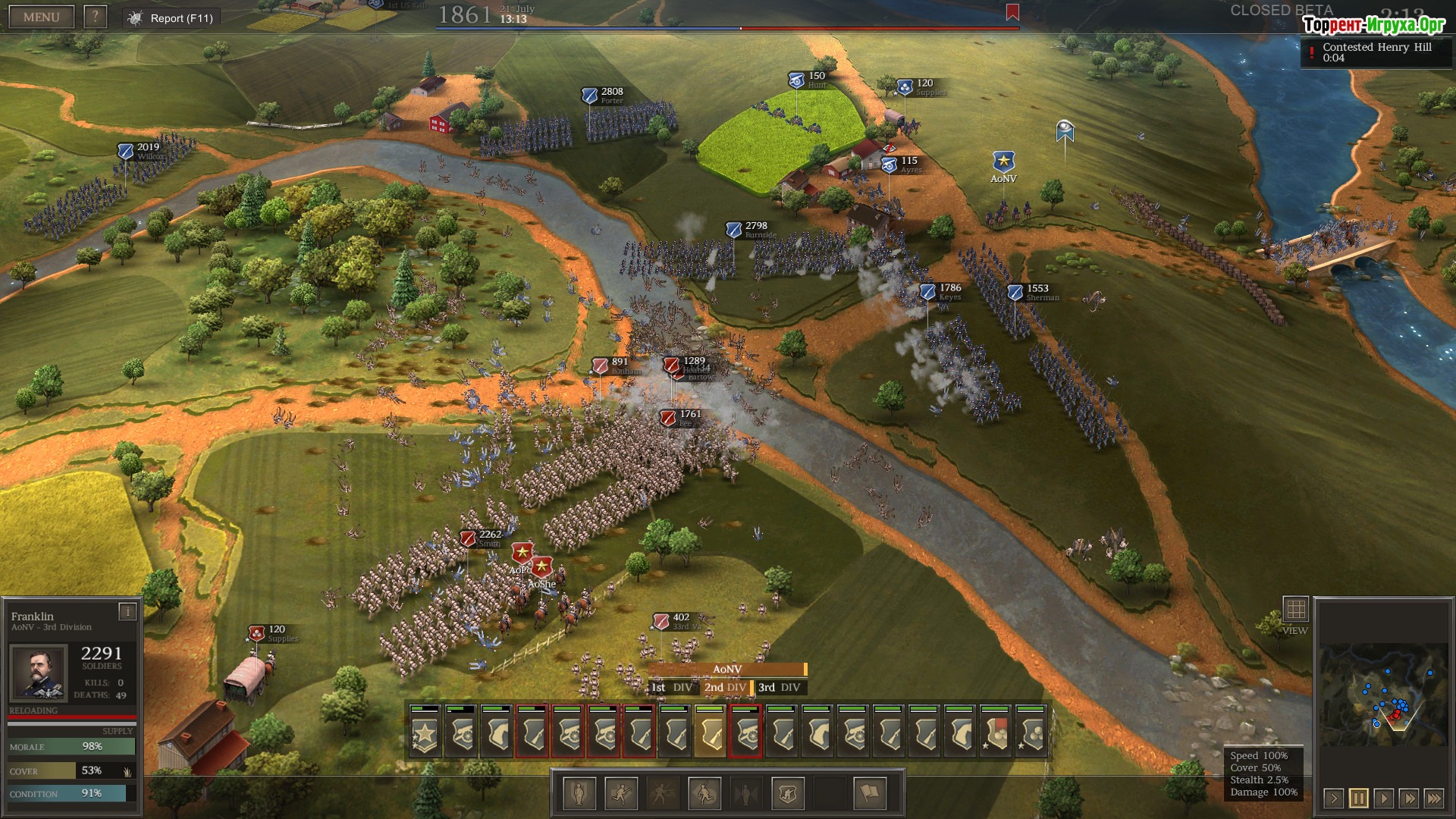Select the 2262 Smith brigade marker

click(469, 538)
